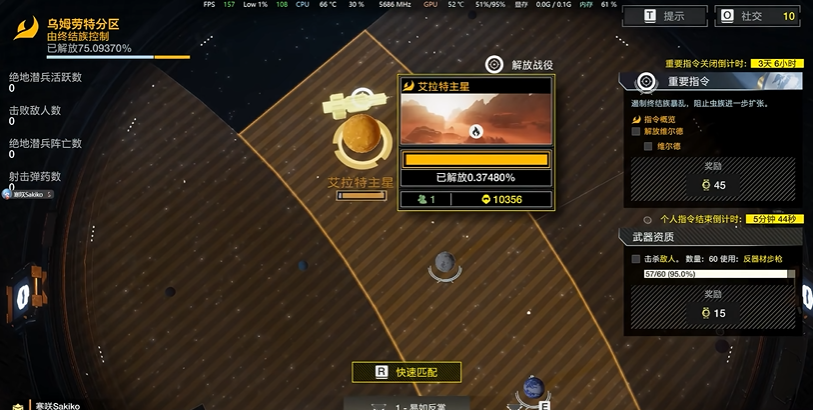The width and height of the screenshot is (813, 410).
Task: Open the 提示 tips button
Action: (x=662, y=16)
